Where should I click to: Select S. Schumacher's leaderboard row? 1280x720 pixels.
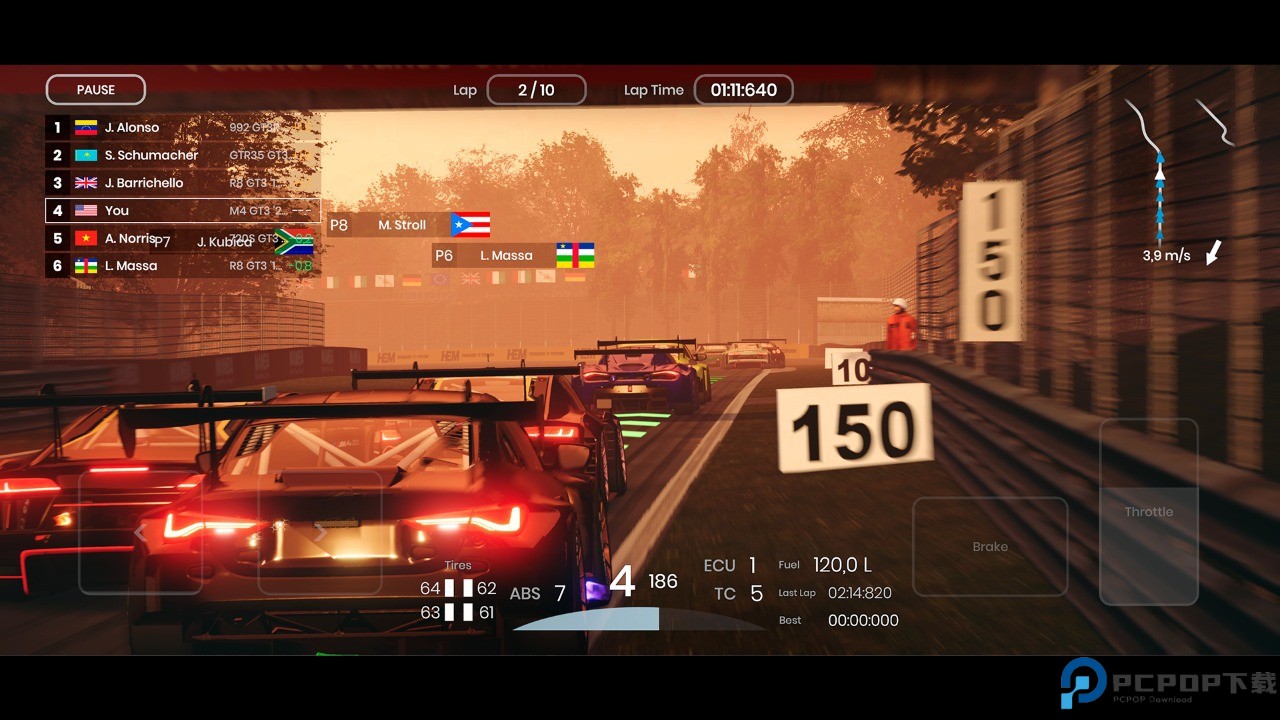(182, 155)
